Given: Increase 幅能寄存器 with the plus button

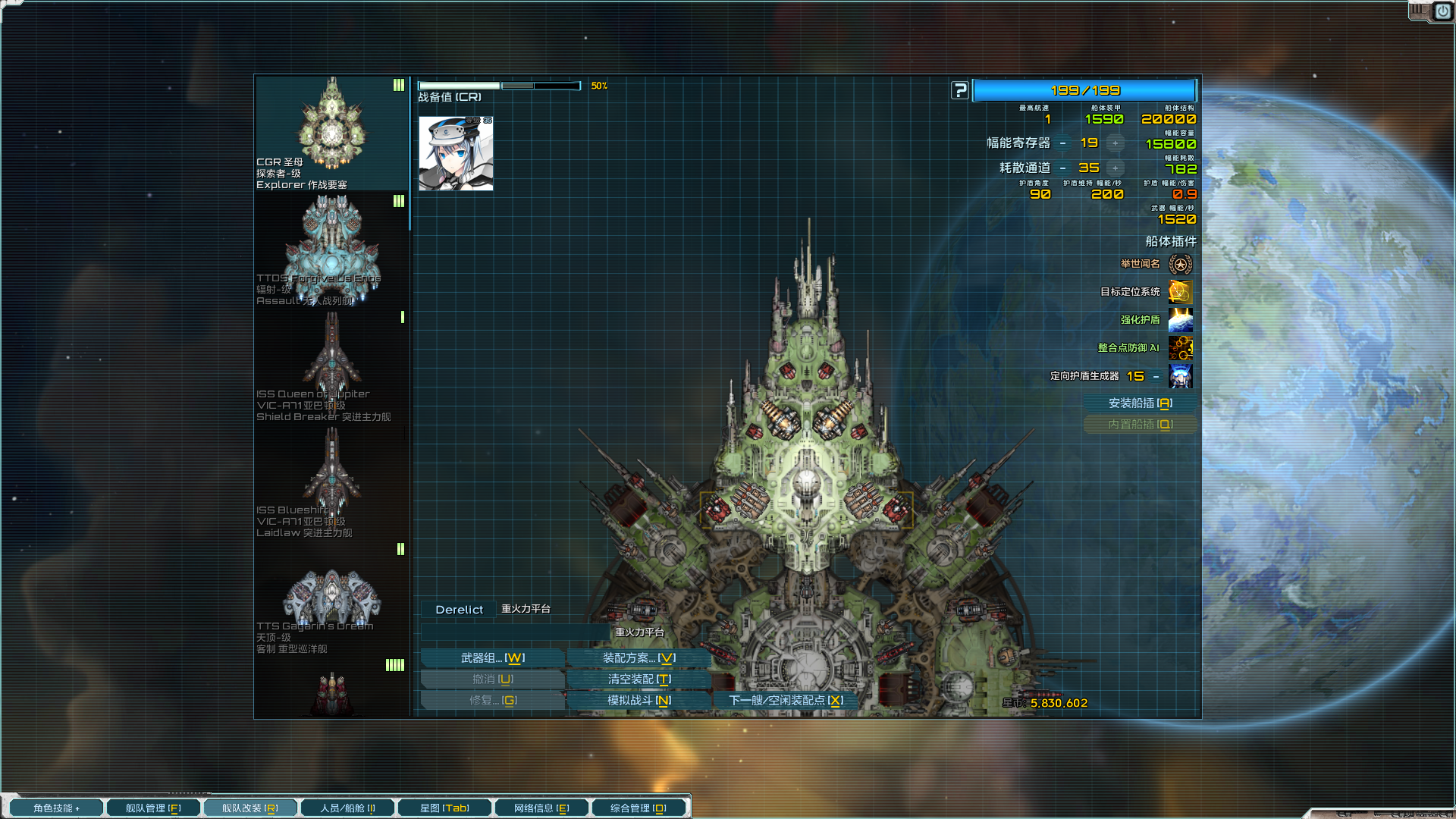Looking at the screenshot, I should [1115, 142].
